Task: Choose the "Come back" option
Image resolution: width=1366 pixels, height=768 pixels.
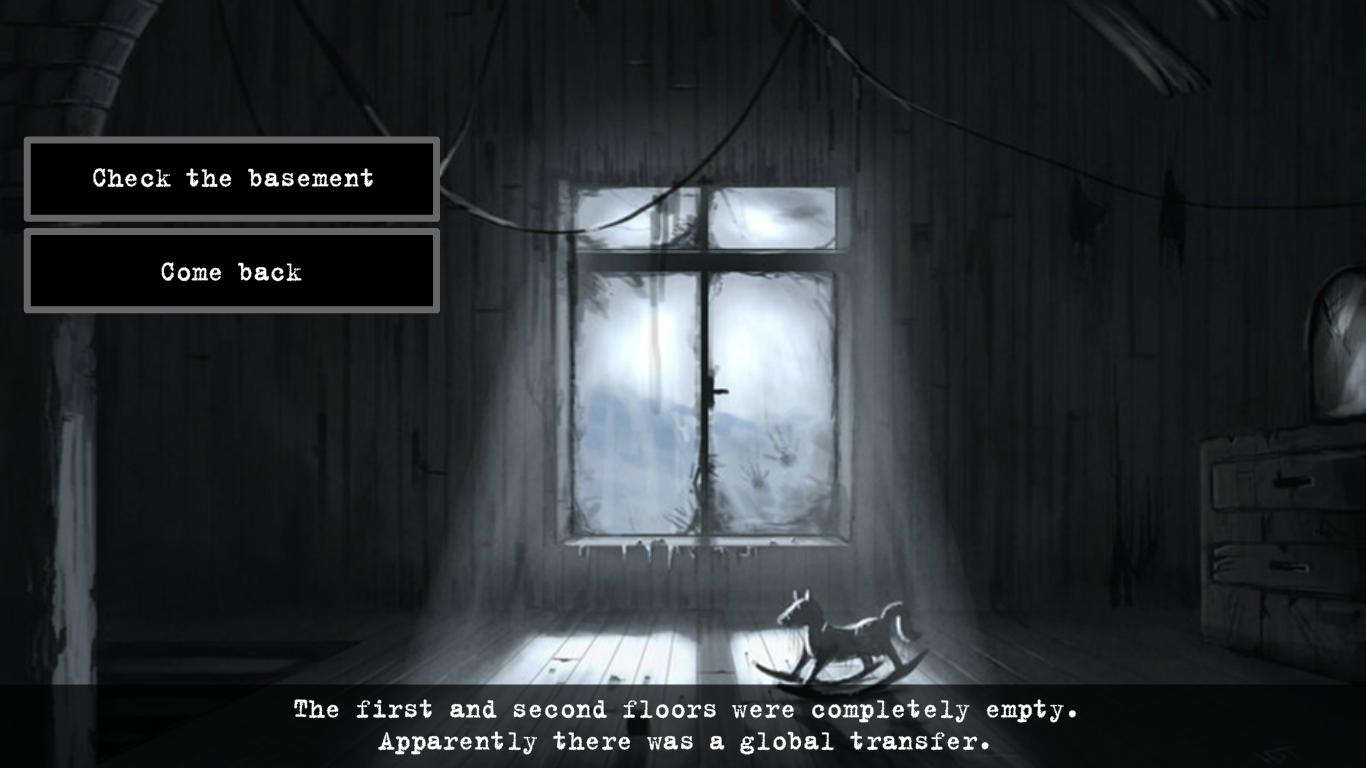Action: click(231, 271)
